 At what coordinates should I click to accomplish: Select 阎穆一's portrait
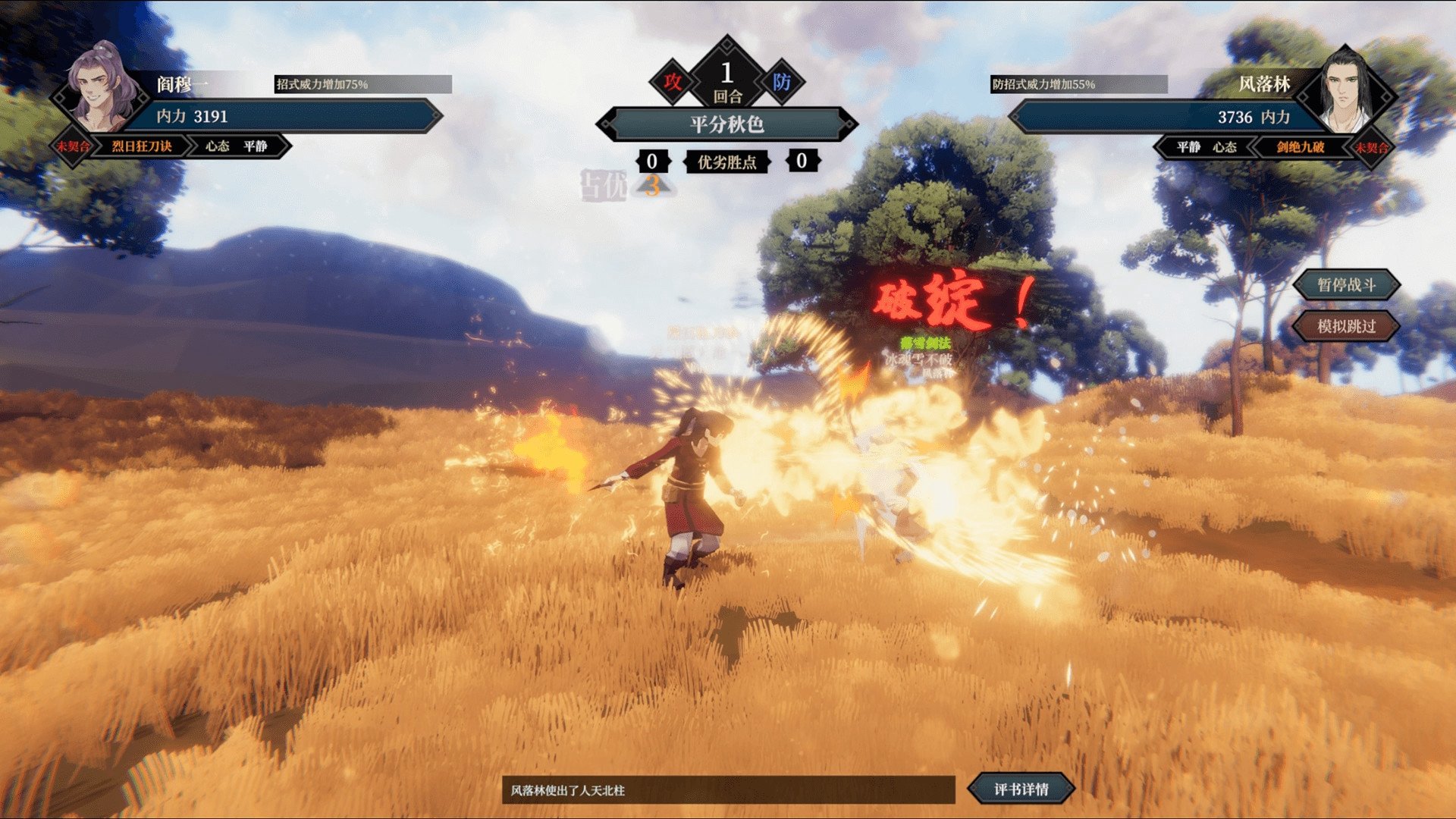click(x=102, y=87)
